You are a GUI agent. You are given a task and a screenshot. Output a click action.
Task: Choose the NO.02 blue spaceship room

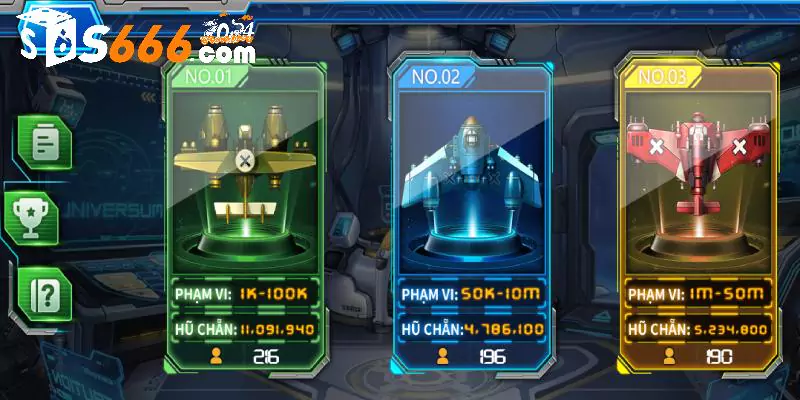click(473, 200)
